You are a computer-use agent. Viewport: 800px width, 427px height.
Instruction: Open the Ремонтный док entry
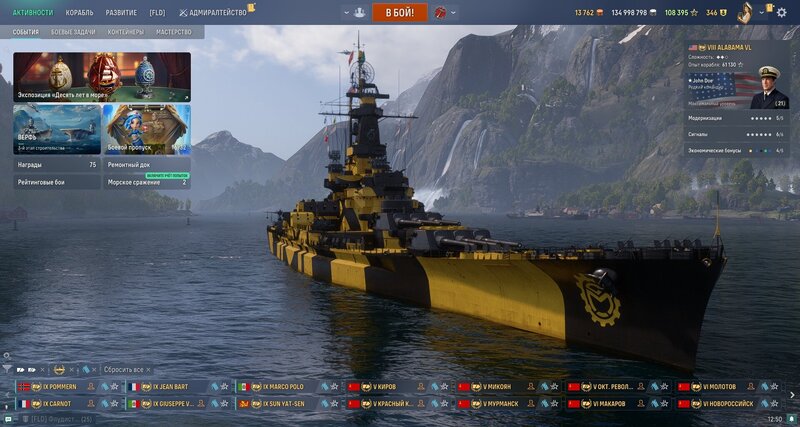(147, 164)
